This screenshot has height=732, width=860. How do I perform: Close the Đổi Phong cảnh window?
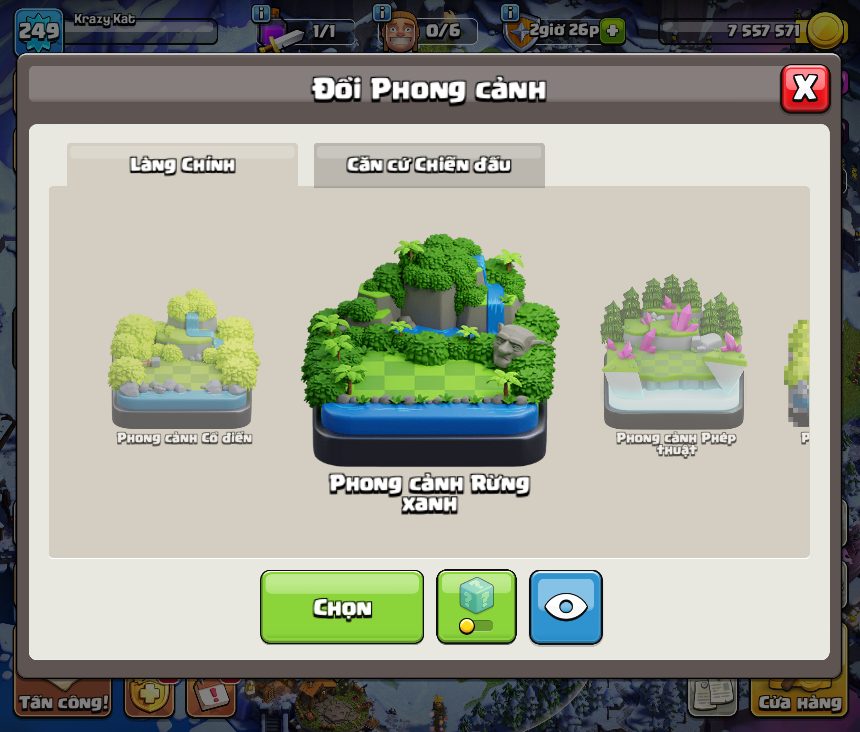(804, 89)
